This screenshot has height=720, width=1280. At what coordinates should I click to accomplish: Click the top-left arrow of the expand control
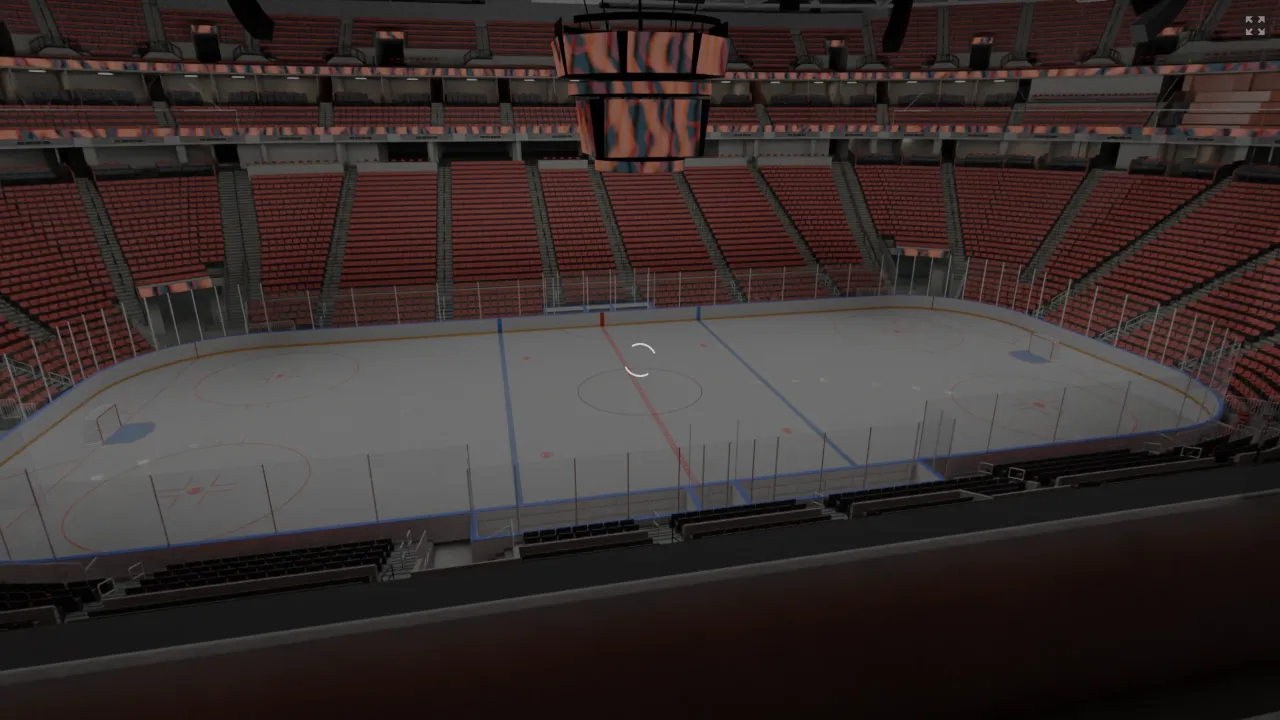click(x=1249, y=19)
